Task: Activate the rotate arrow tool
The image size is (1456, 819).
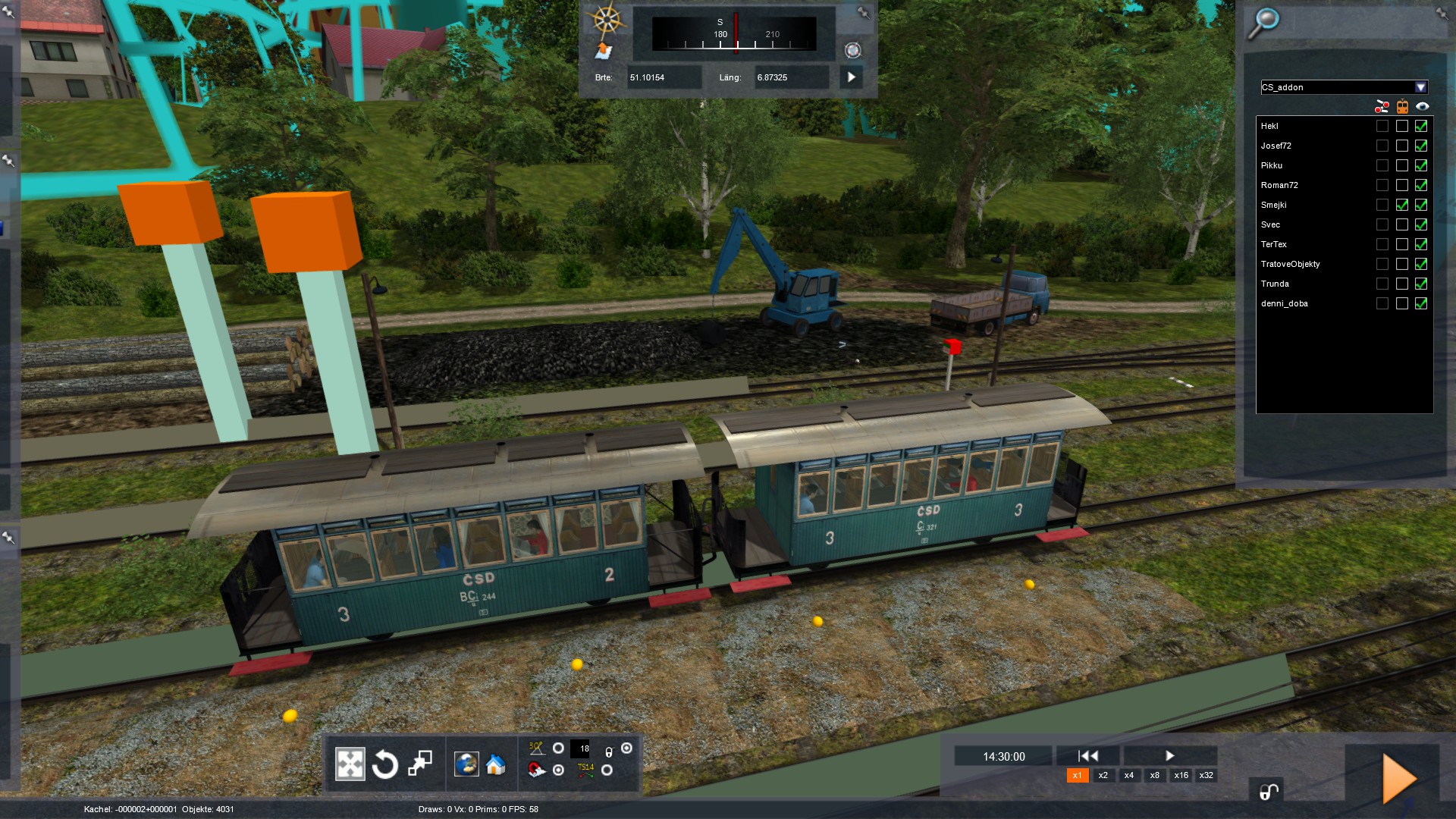Action: pos(385,764)
